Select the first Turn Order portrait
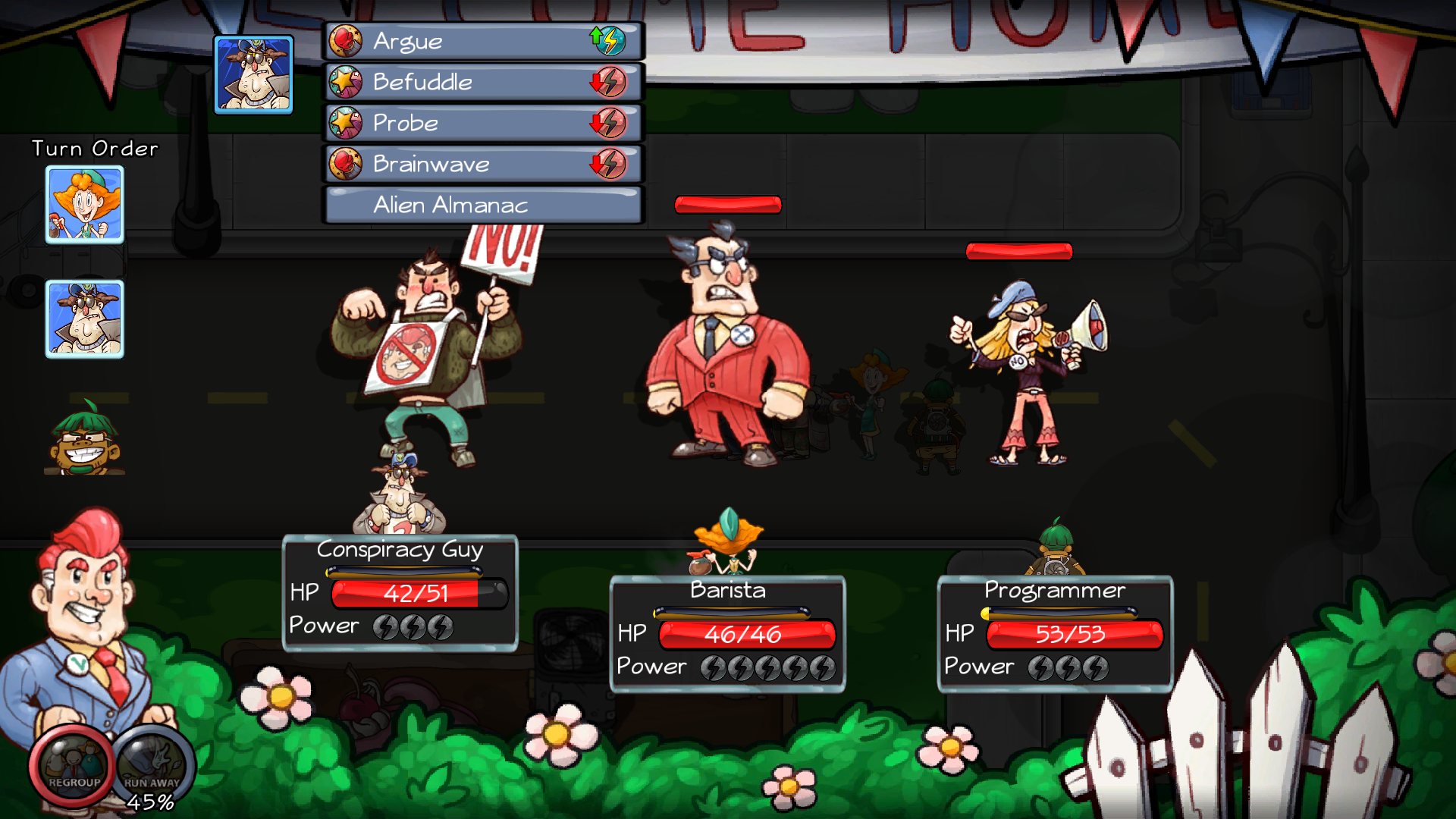 (84, 205)
